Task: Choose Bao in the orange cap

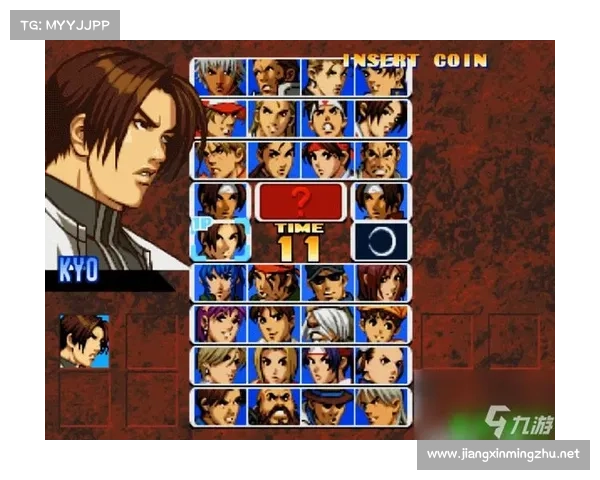Action: 381,324
